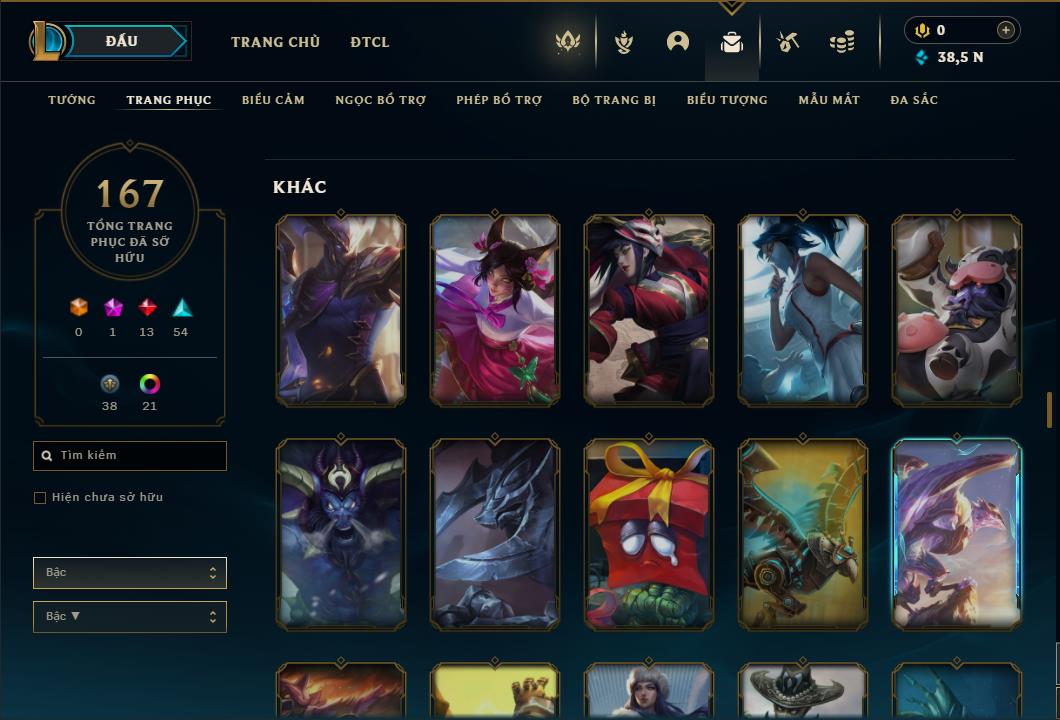Switch to the MẪU MẮT tab
This screenshot has width=1060, height=720.
click(x=829, y=100)
